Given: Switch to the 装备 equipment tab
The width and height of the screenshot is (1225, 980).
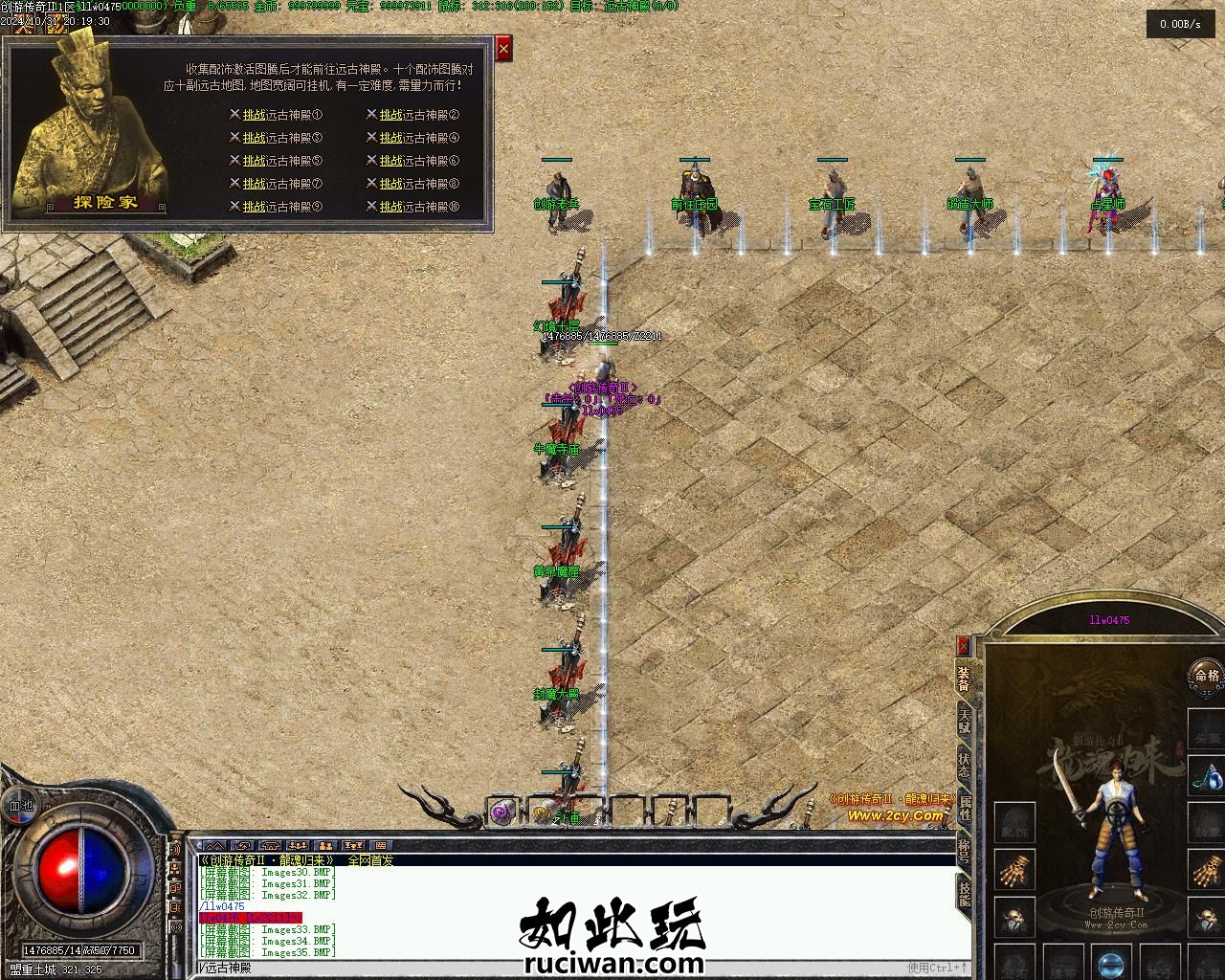Looking at the screenshot, I should 964,679.
